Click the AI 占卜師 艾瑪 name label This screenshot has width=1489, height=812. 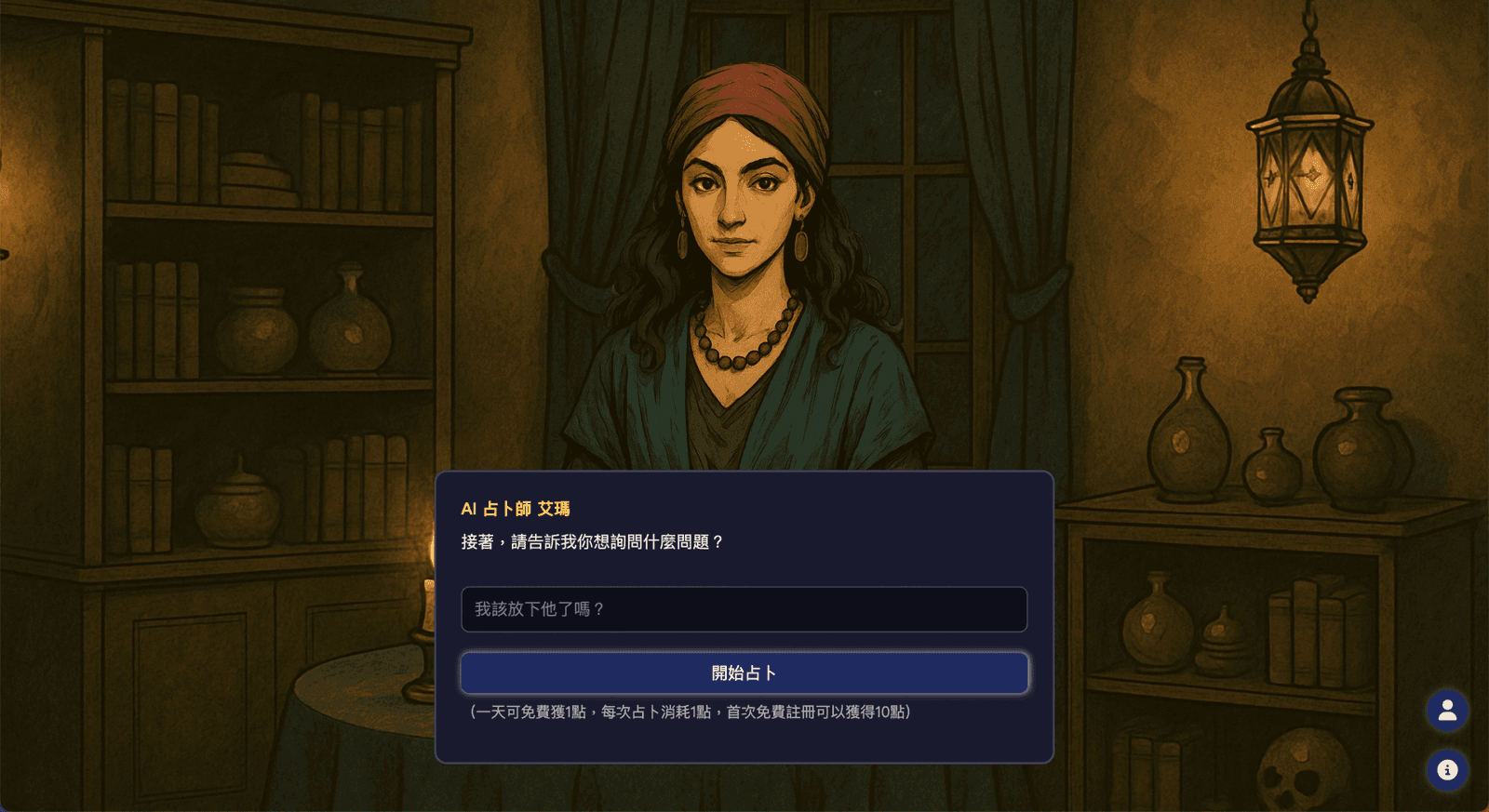click(x=516, y=508)
